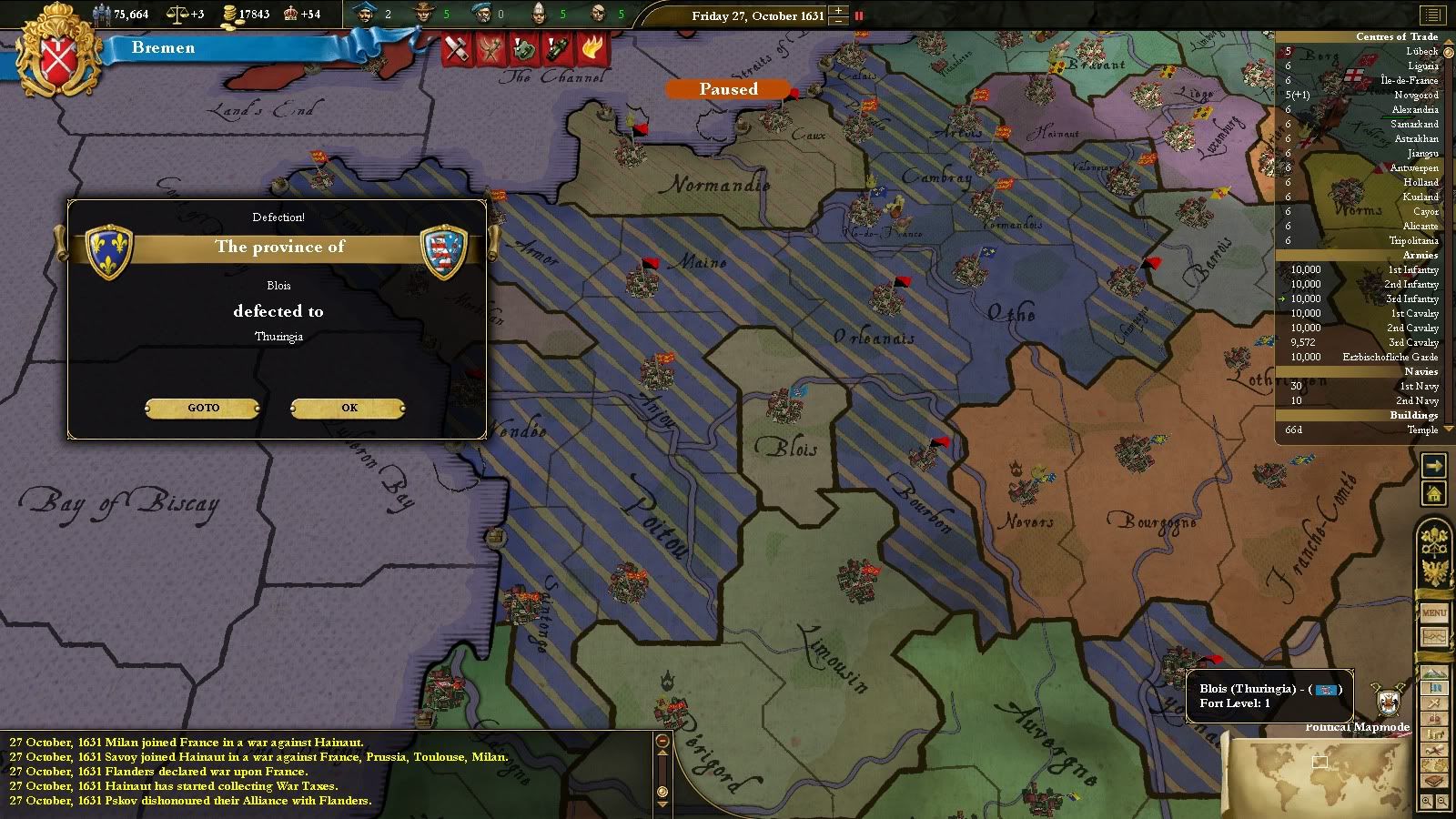Viewport: 1456px width, 819px height.
Task: Open the Holy Roman Empire eagle icon
Action: click(1432, 571)
